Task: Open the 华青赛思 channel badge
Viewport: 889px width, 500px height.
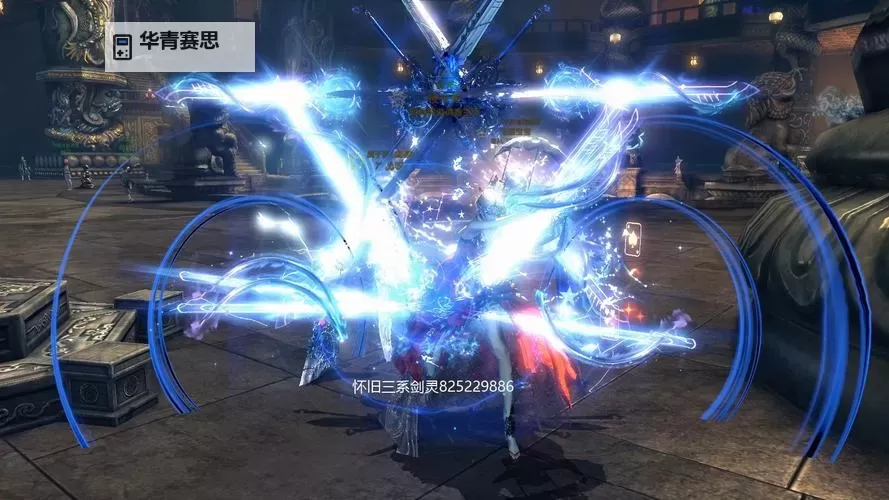Action: click(179, 45)
